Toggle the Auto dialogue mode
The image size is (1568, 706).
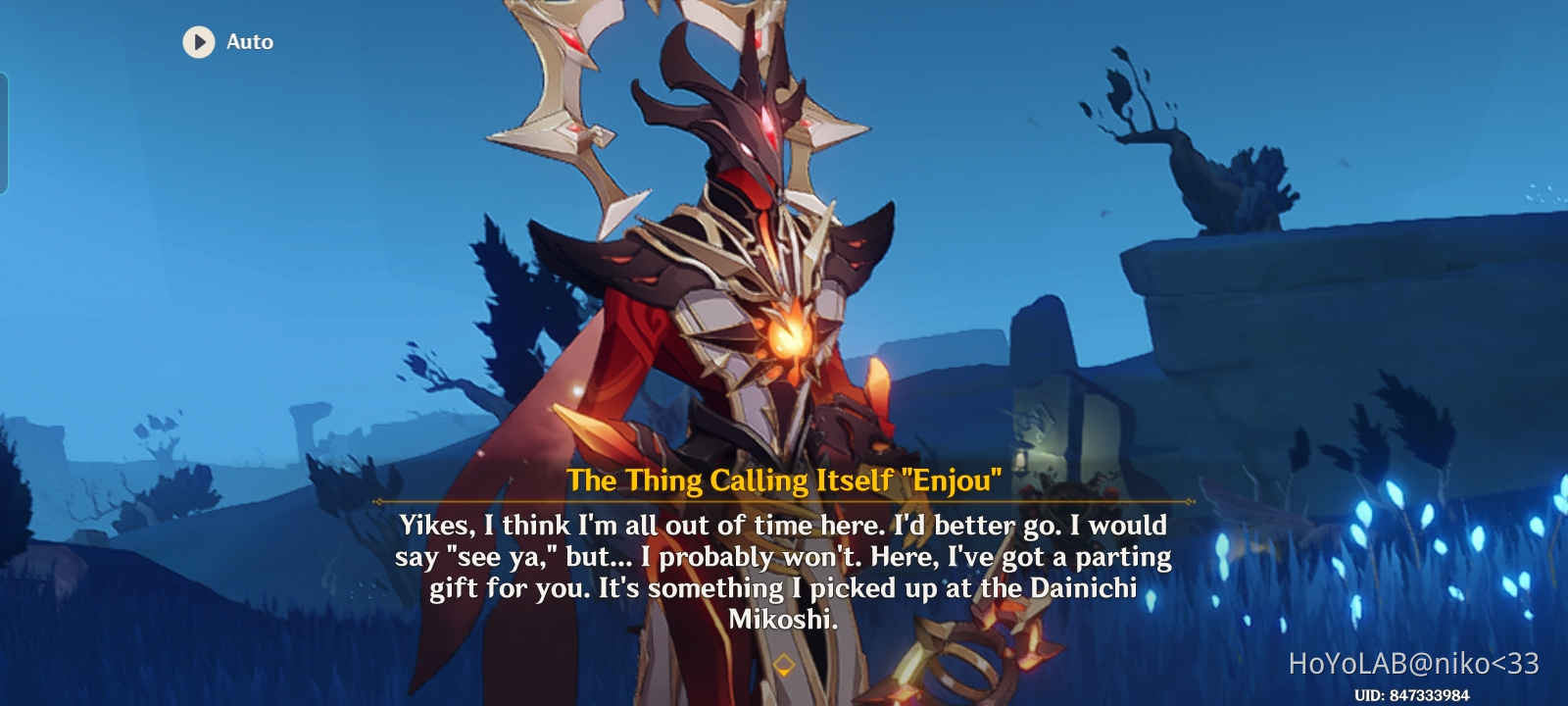[225, 42]
